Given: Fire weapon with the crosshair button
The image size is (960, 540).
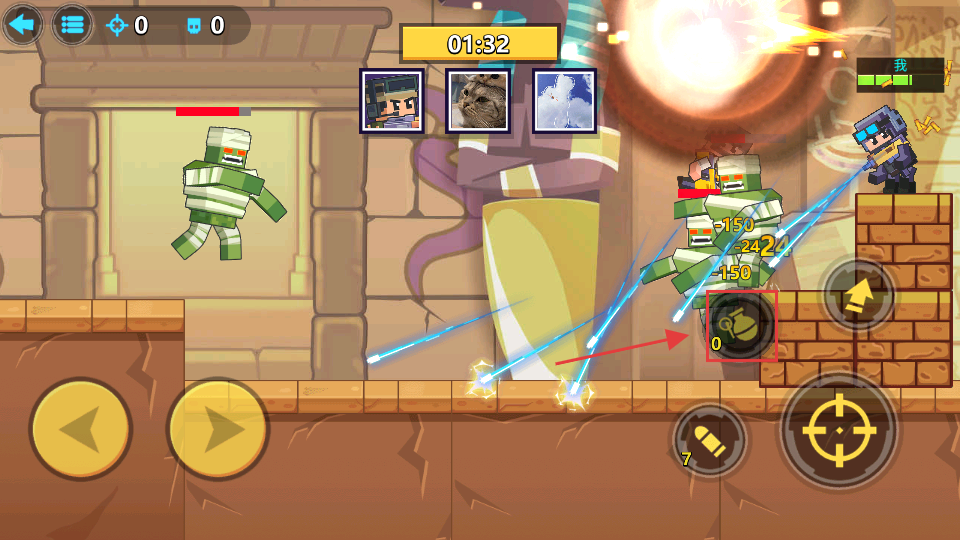Looking at the screenshot, I should click(x=840, y=430).
